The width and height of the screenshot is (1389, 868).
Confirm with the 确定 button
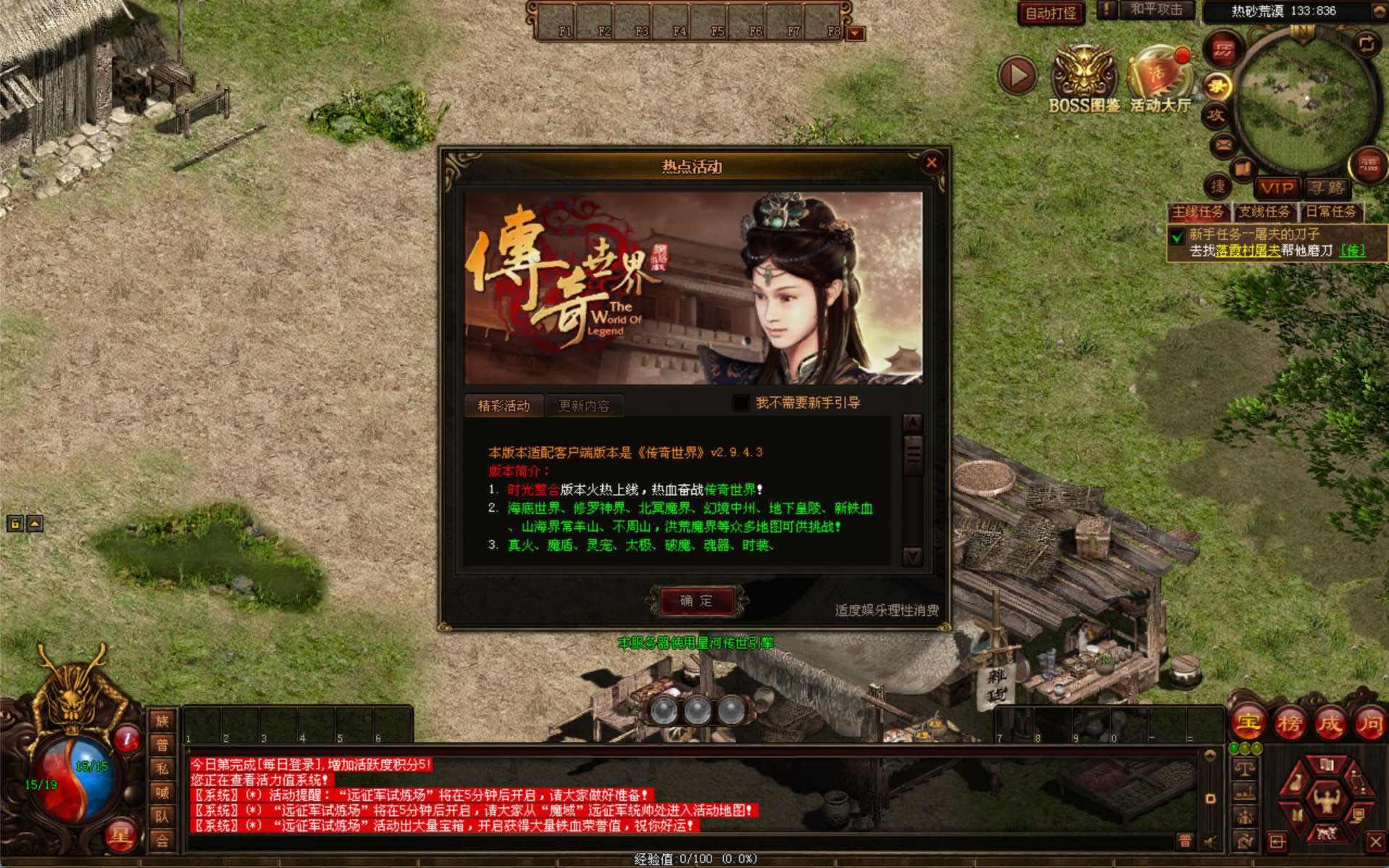[696, 601]
